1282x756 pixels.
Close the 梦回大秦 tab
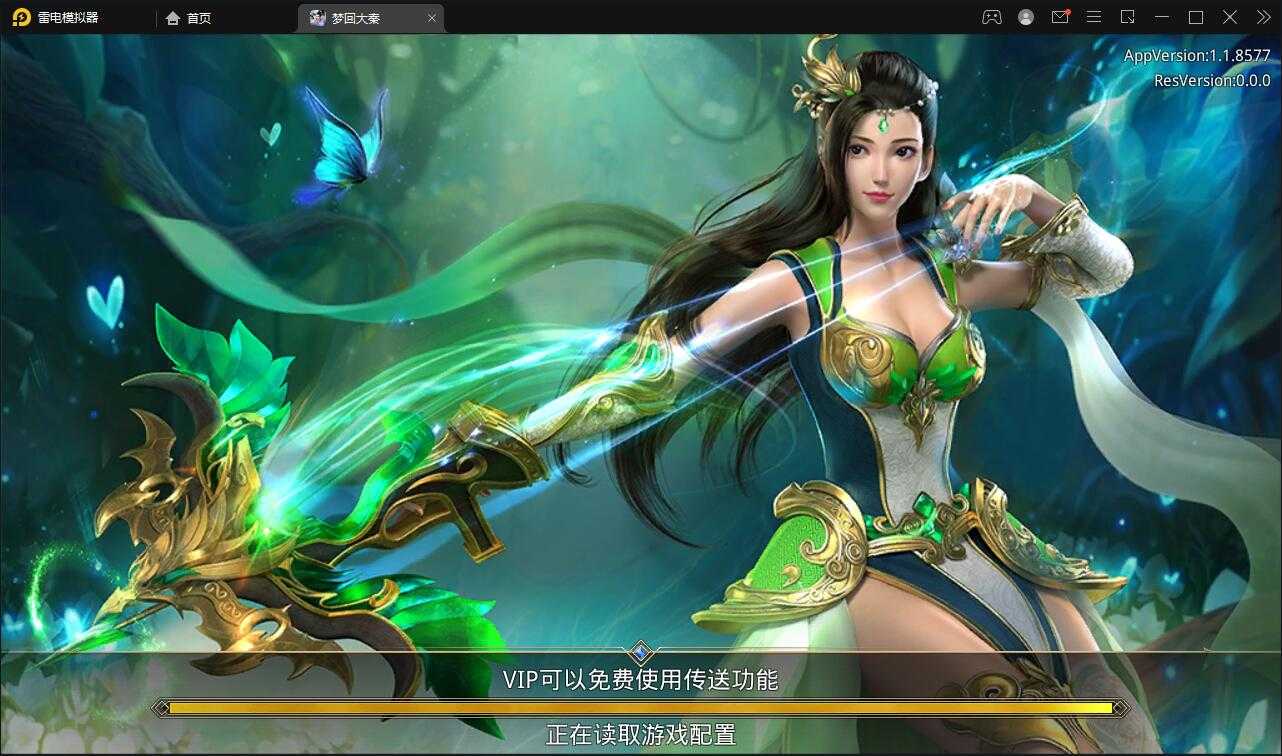point(432,18)
